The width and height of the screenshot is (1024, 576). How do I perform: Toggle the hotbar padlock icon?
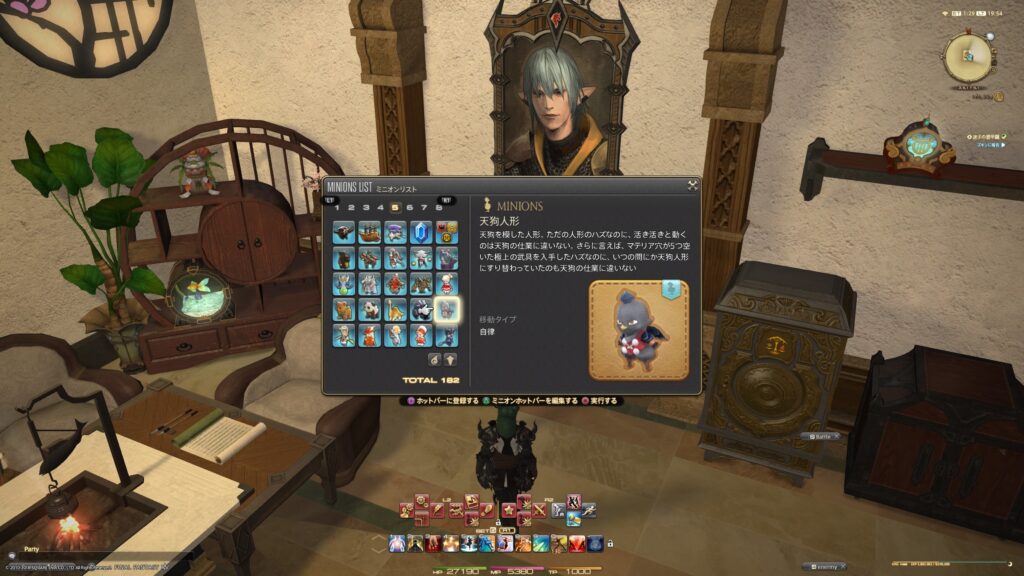point(609,544)
